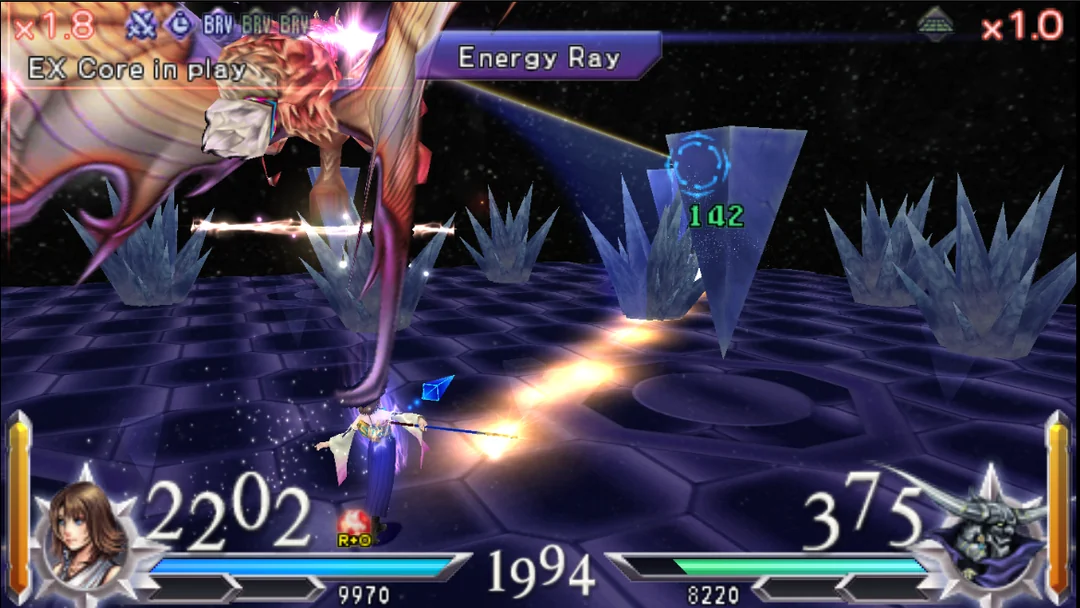Activate the red summon orb icon
The width and height of the screenshot is (1080, 608).
(x=352, y=524)
